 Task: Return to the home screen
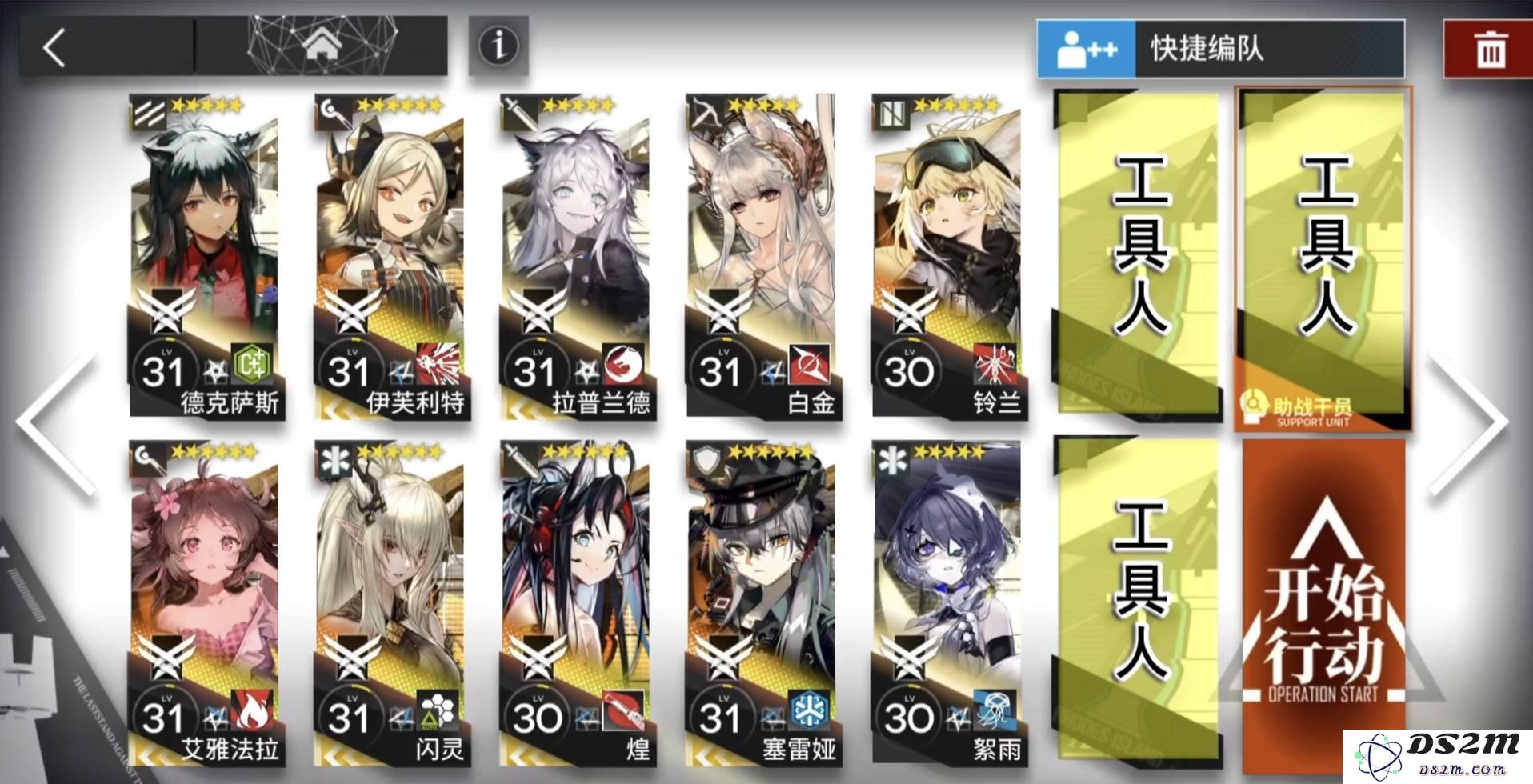pyautogui.click(x=322, y=46)
